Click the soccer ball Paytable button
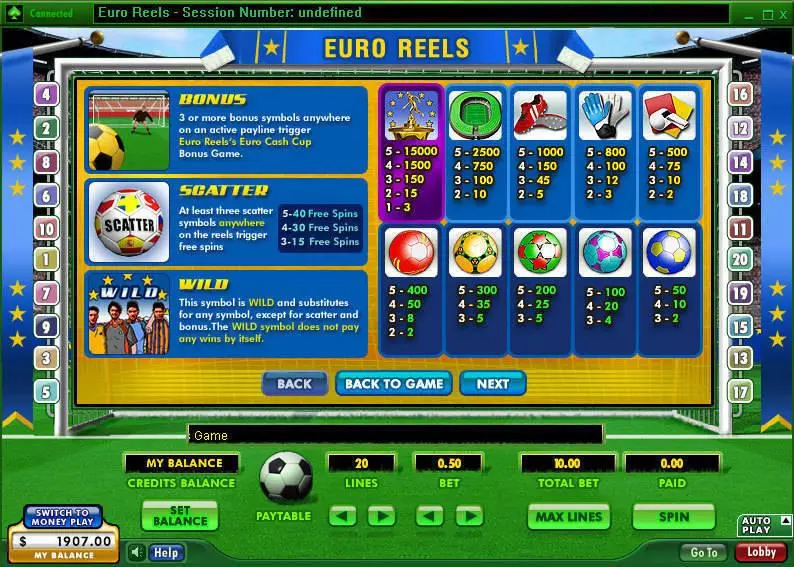The image size is (794, 567). 286,478
